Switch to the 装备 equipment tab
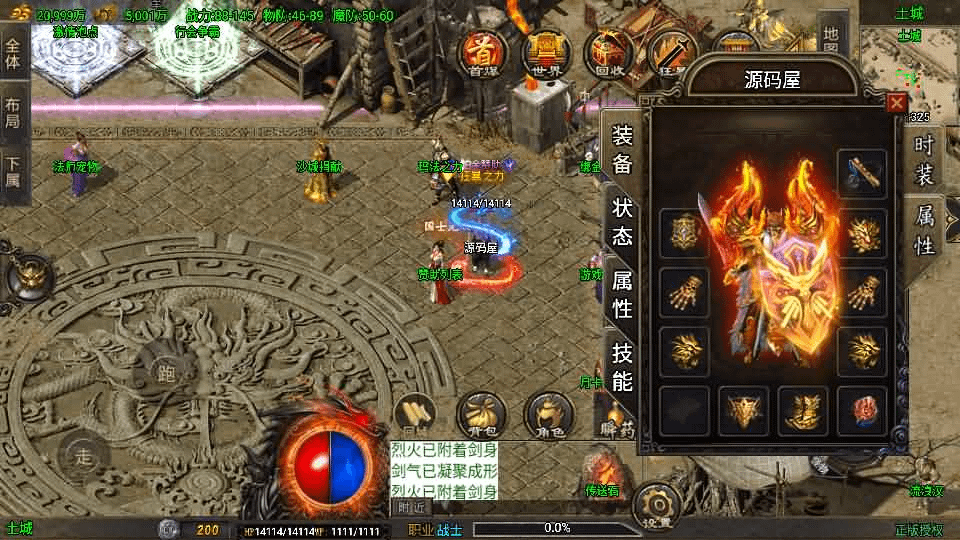The width and height of the screenshot is (960, 540). coord(622,150)
